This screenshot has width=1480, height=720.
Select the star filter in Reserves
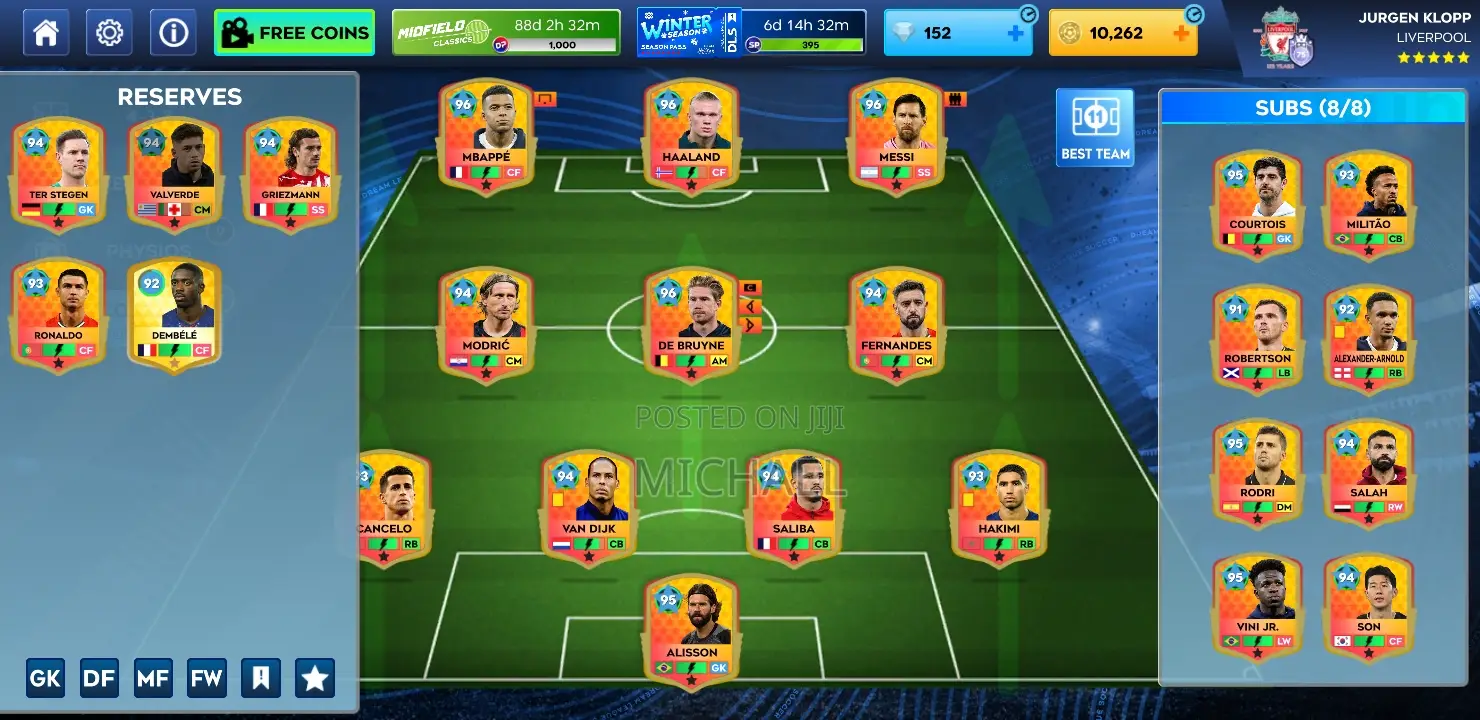pyautogui.click(x=314, y=678)
